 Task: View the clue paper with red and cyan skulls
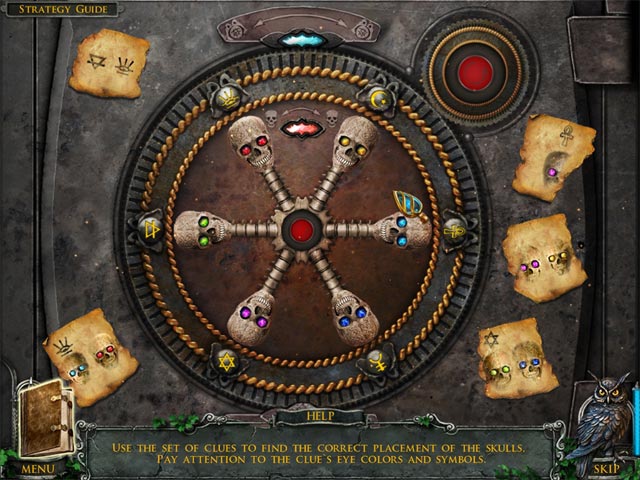(91, 357)
